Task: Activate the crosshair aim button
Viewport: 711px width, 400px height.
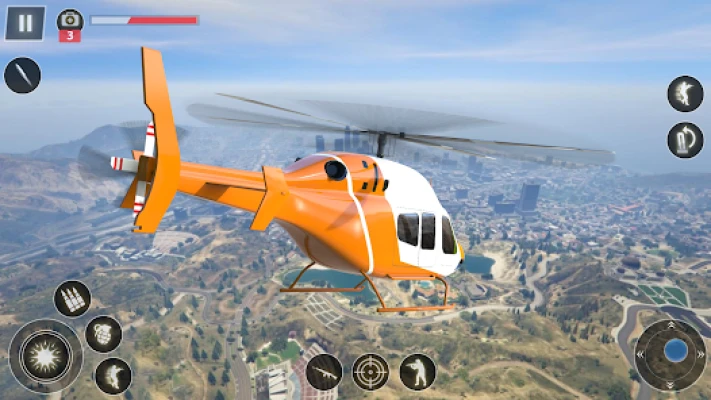Action: click(371, 372)
